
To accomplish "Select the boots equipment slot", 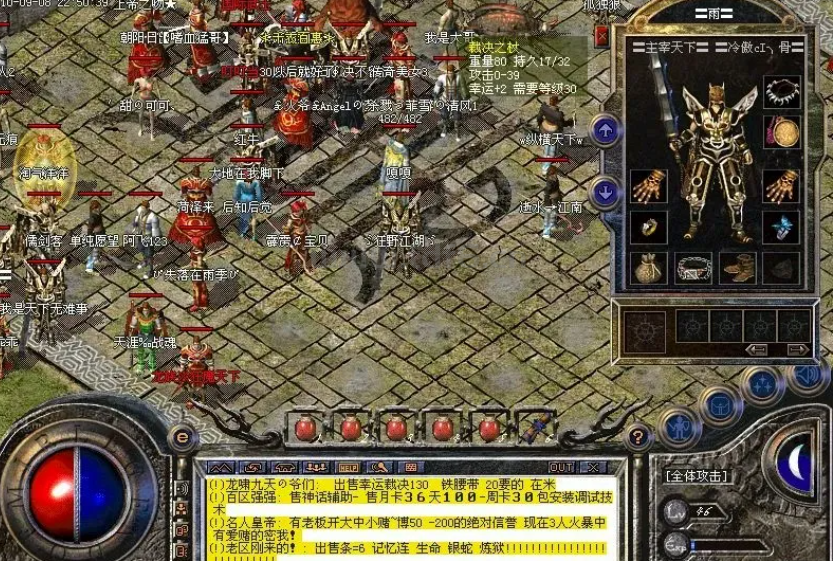I will tap(738, 268).
